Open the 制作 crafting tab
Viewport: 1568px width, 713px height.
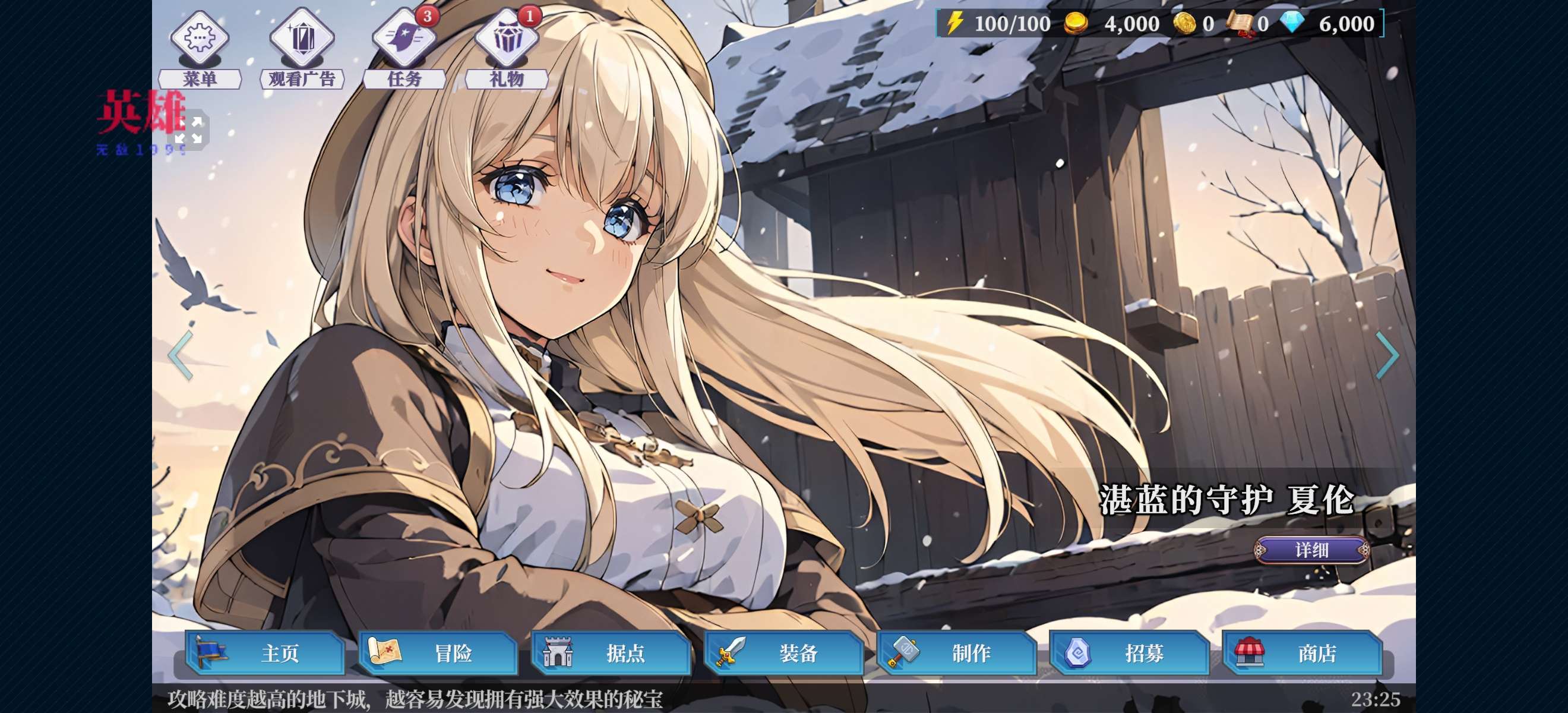pos(956,654)
